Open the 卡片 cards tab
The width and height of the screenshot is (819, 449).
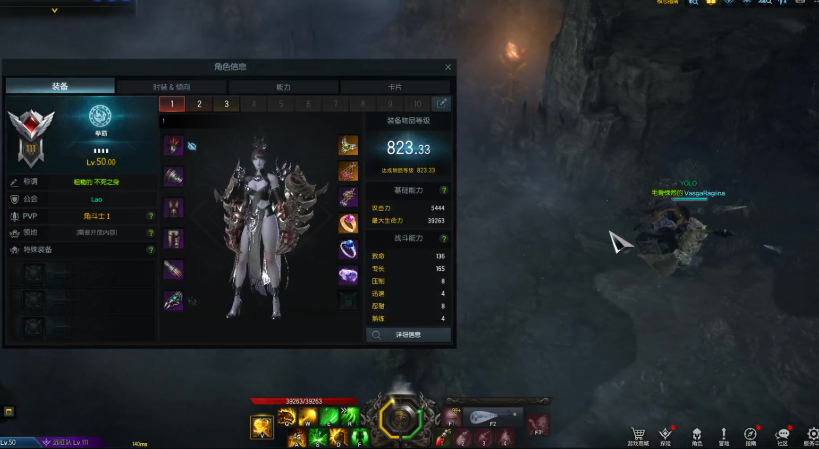(x=395, y=87)
